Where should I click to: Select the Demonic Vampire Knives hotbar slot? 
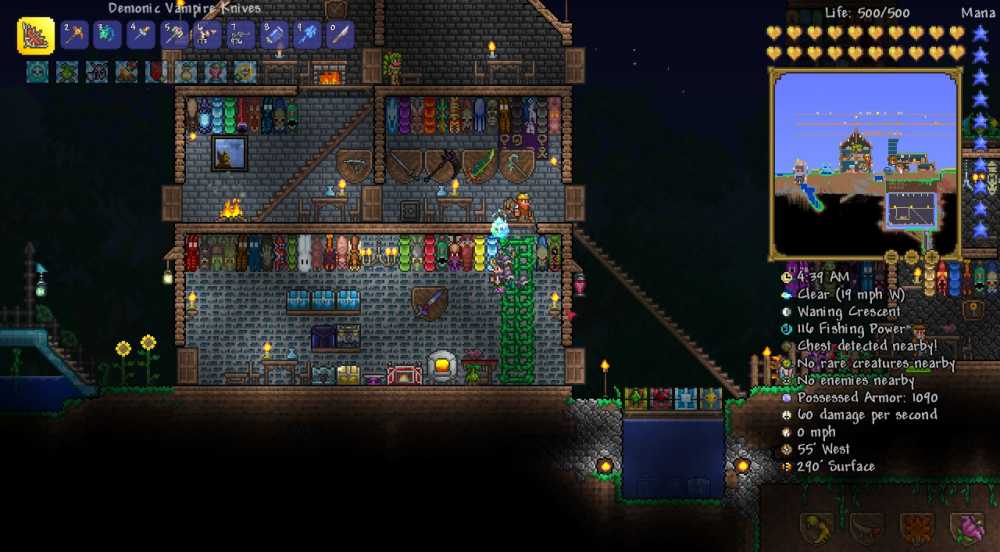point(36,36)
